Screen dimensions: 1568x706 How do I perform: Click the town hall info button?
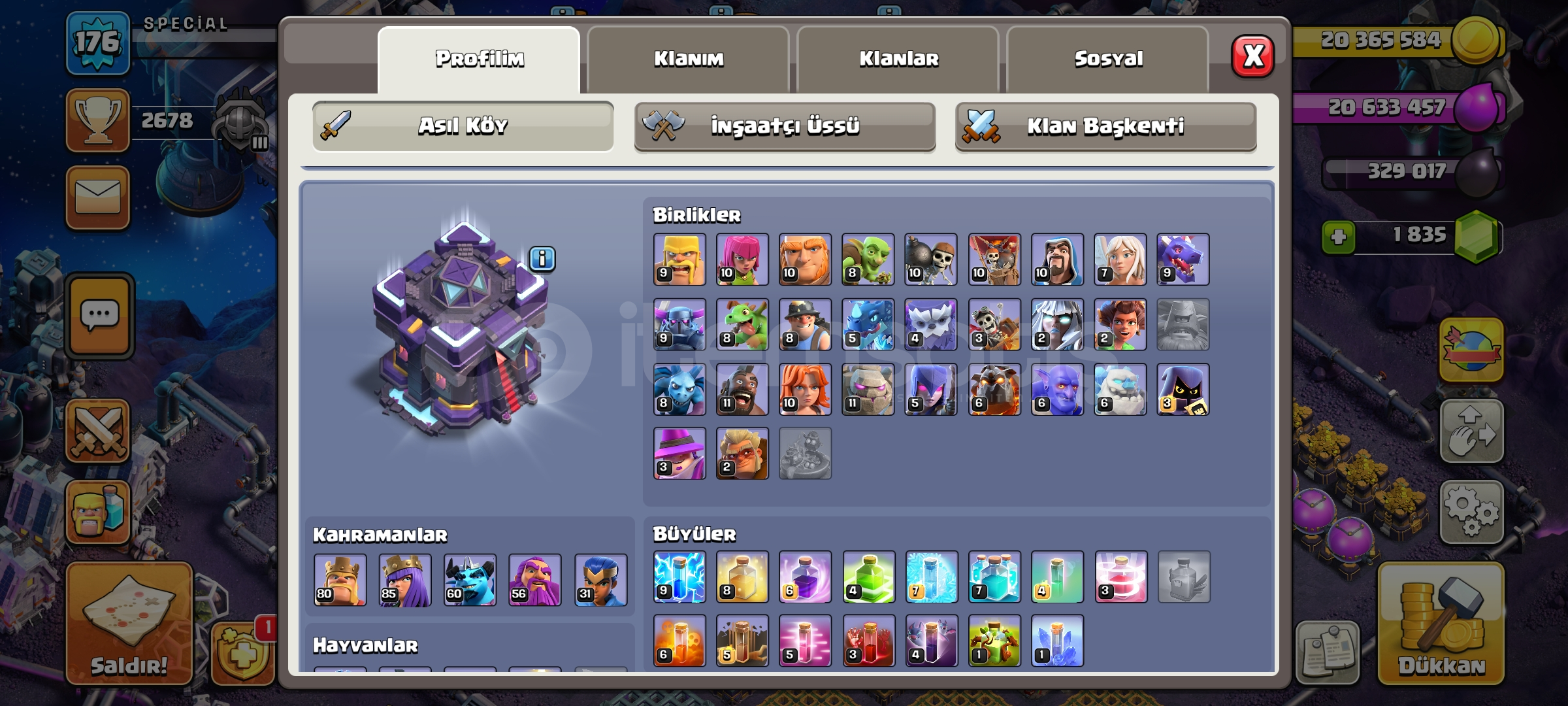[542, 259]
